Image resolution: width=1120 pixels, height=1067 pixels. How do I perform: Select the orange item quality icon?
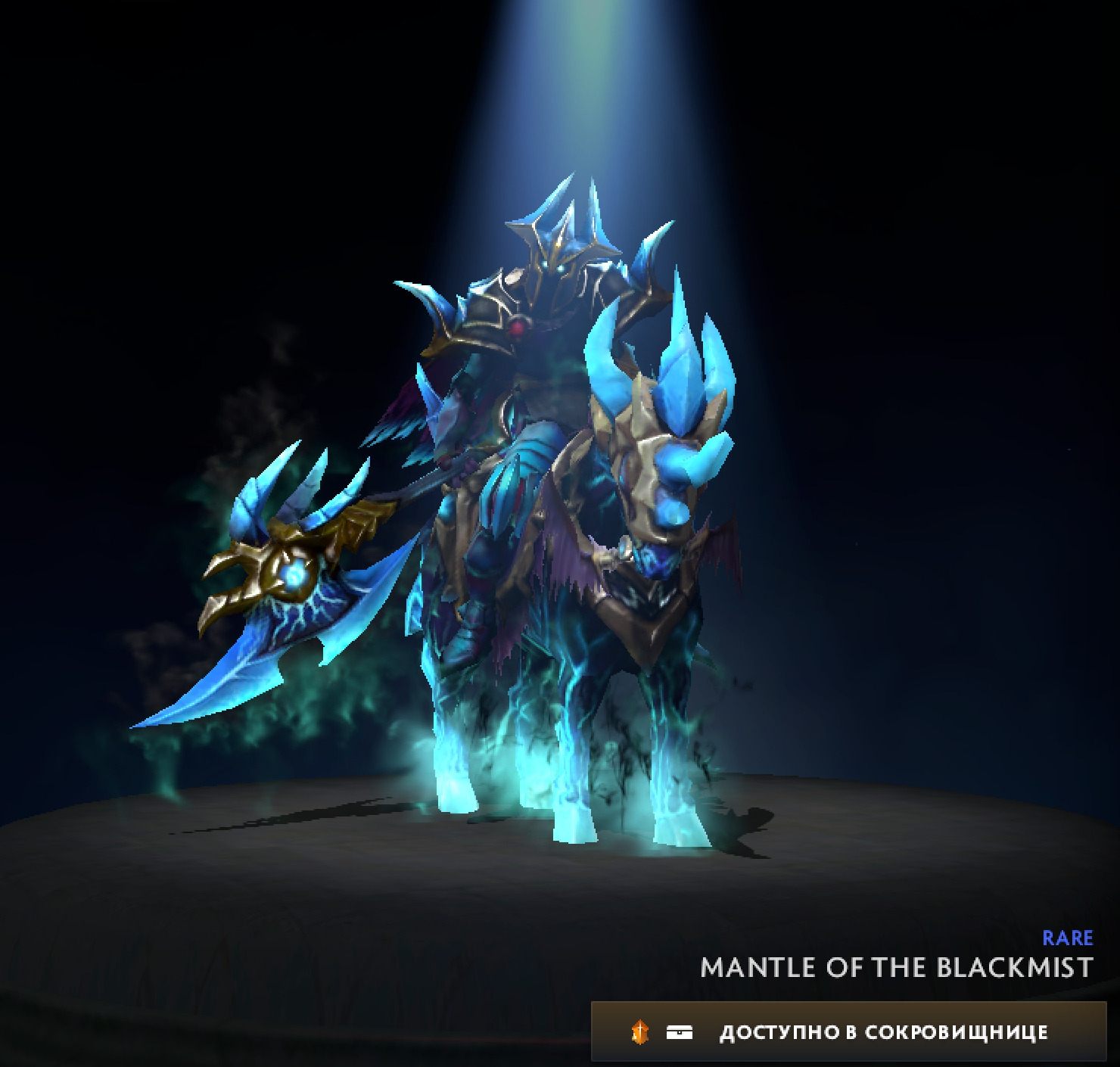tap(639, 1031)
